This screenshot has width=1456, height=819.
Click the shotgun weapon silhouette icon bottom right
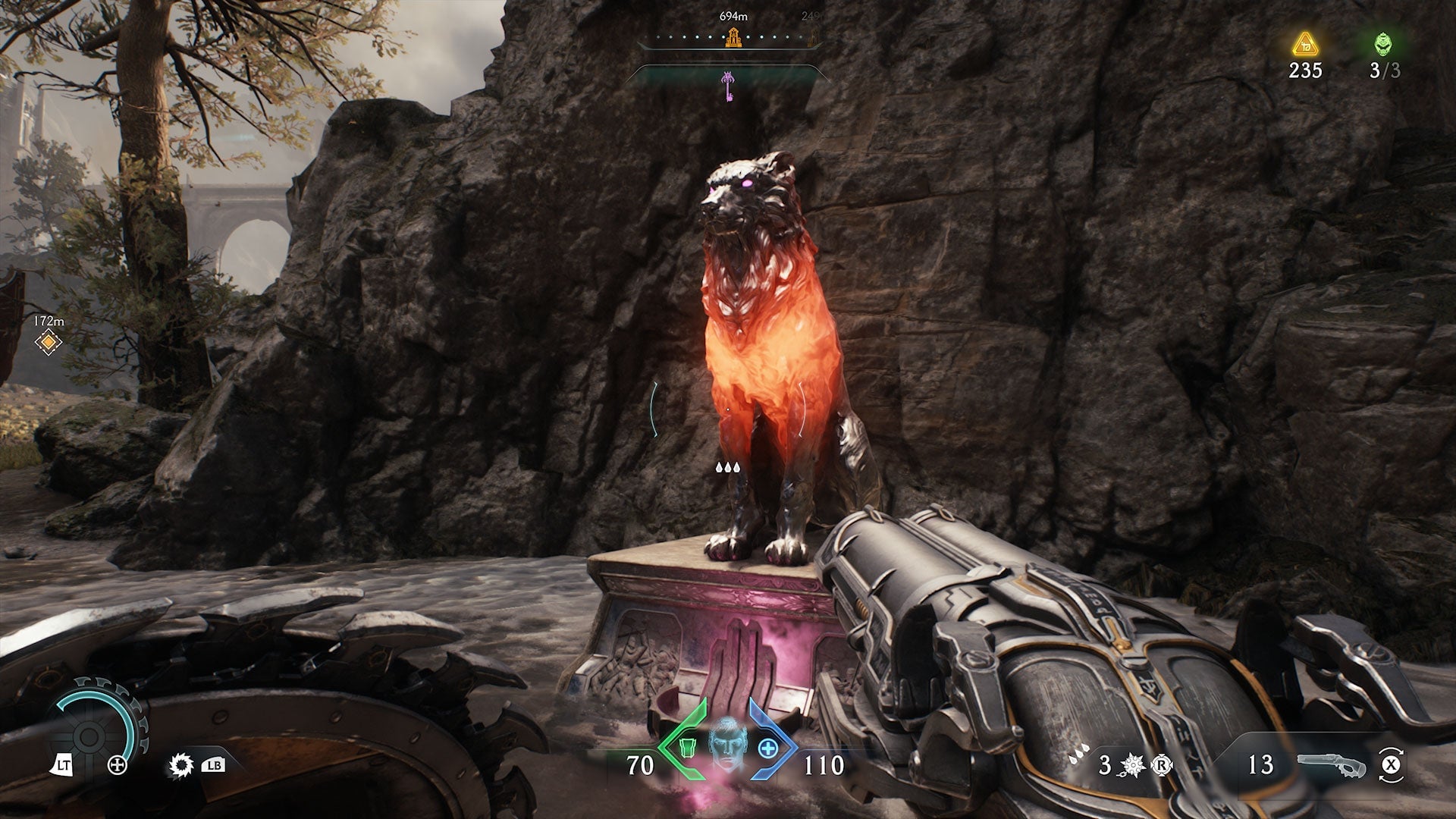pos(1332,764)
